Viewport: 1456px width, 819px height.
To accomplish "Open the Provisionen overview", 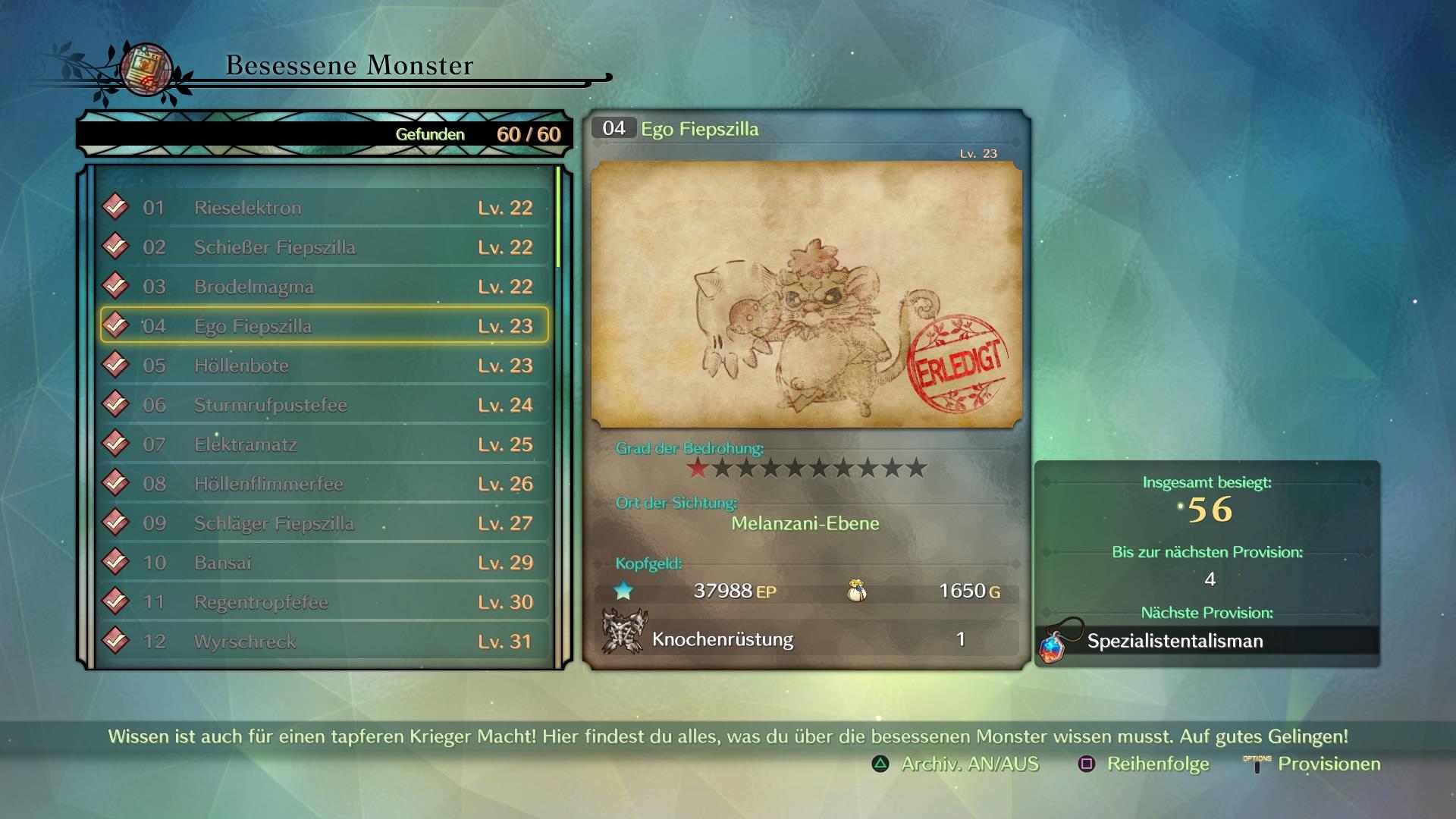I will pyautogui.click(x=1313, y=764).
